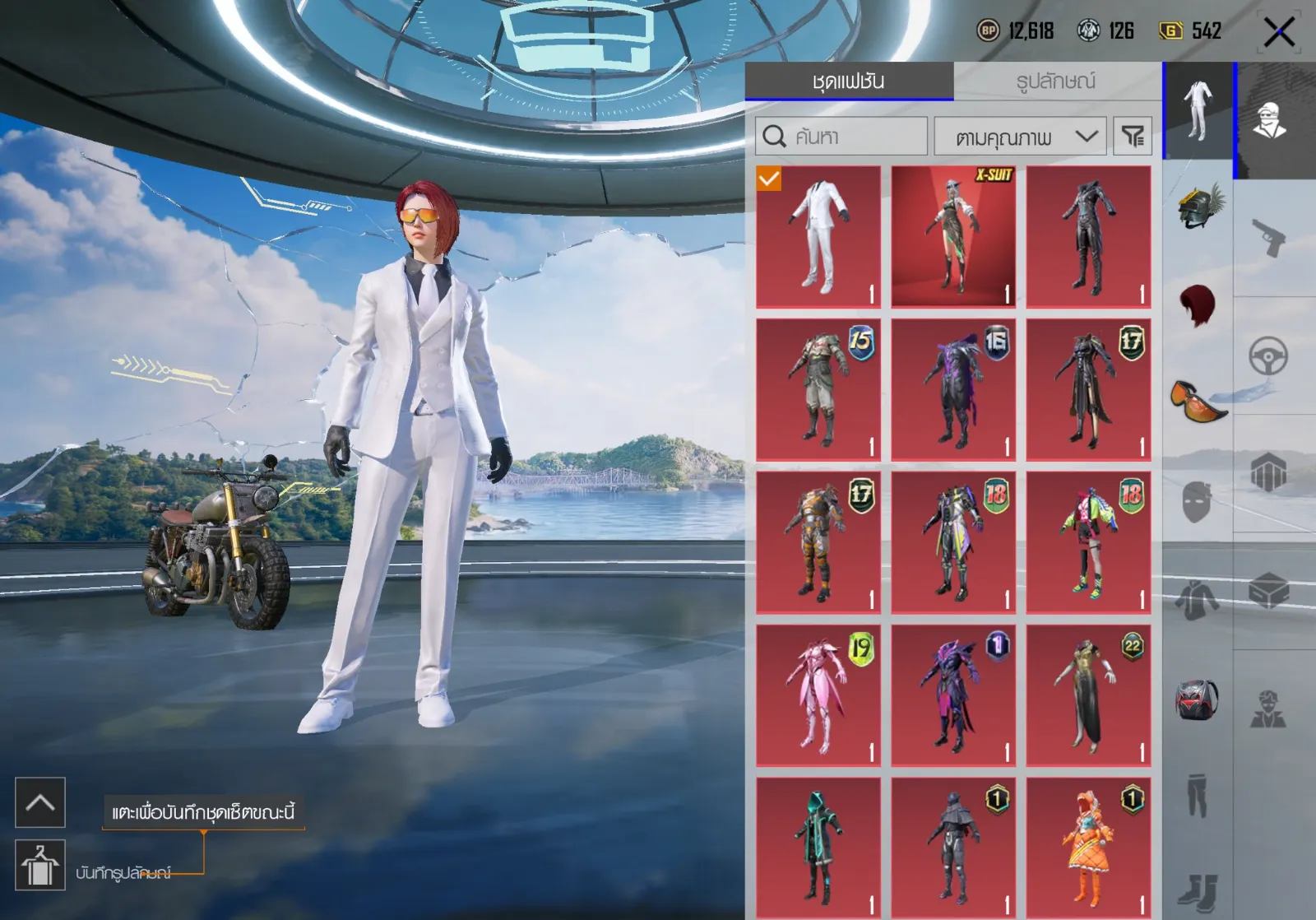Click the ค้นหา search field
Screen dimensions: 1316x920
(841, 136)
